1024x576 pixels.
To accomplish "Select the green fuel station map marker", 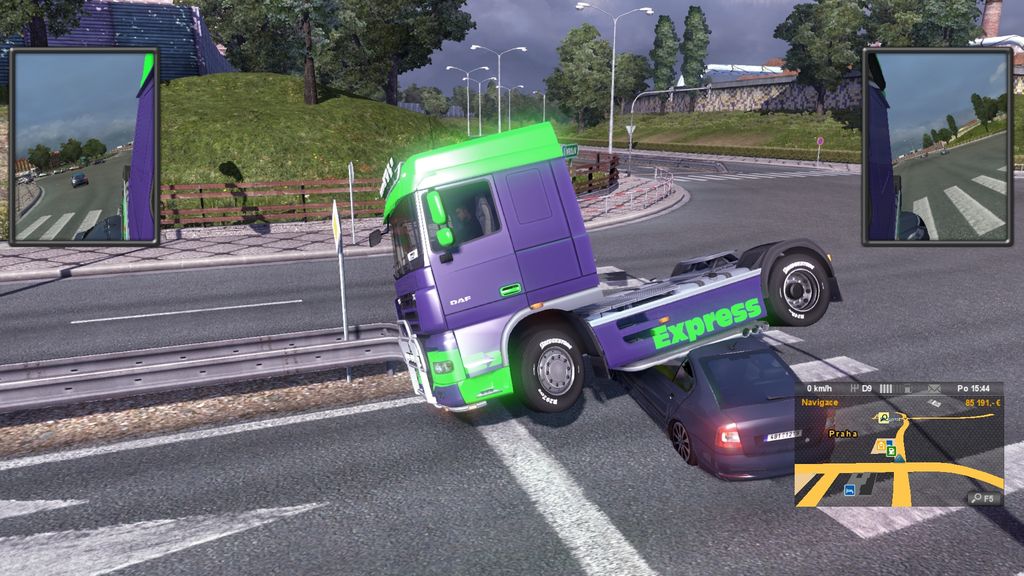I will (889, 451).
